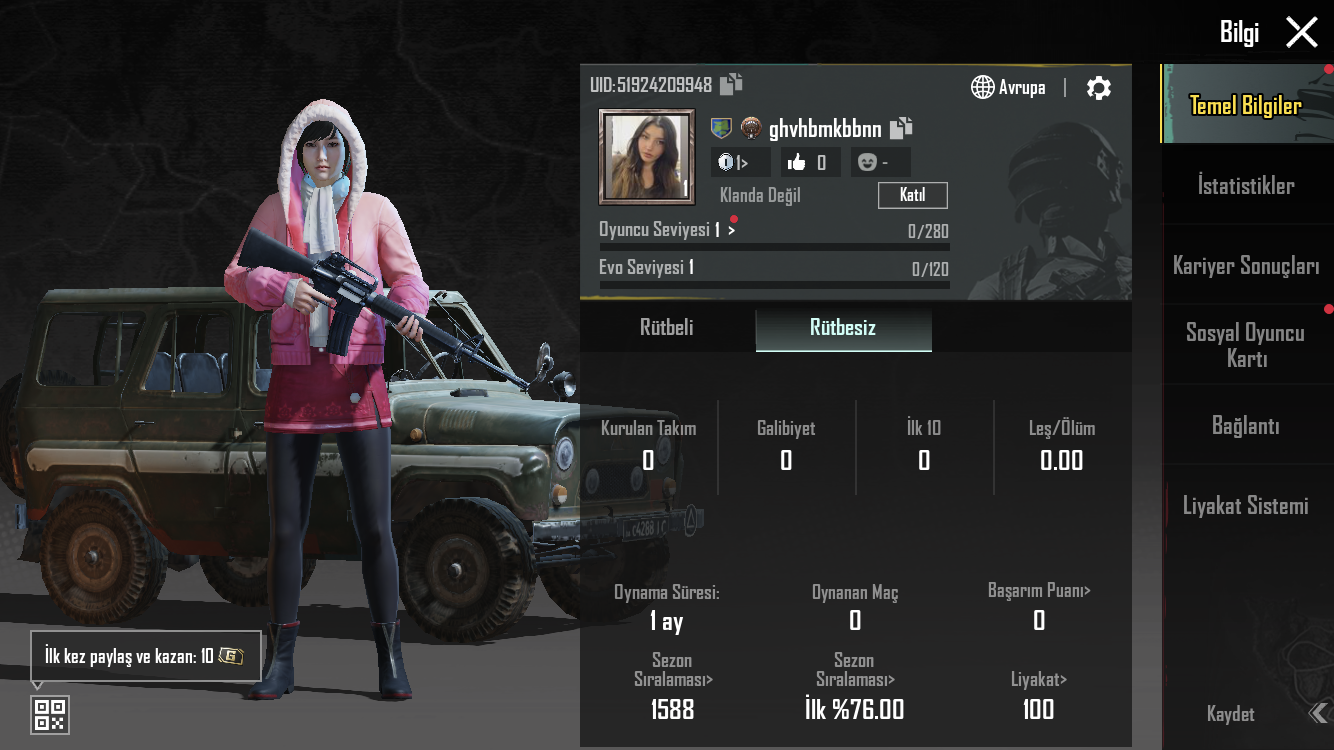Open the Liyakat score details
The height and width of the screenshot is (750, 1334).
tap(1039, 680)
